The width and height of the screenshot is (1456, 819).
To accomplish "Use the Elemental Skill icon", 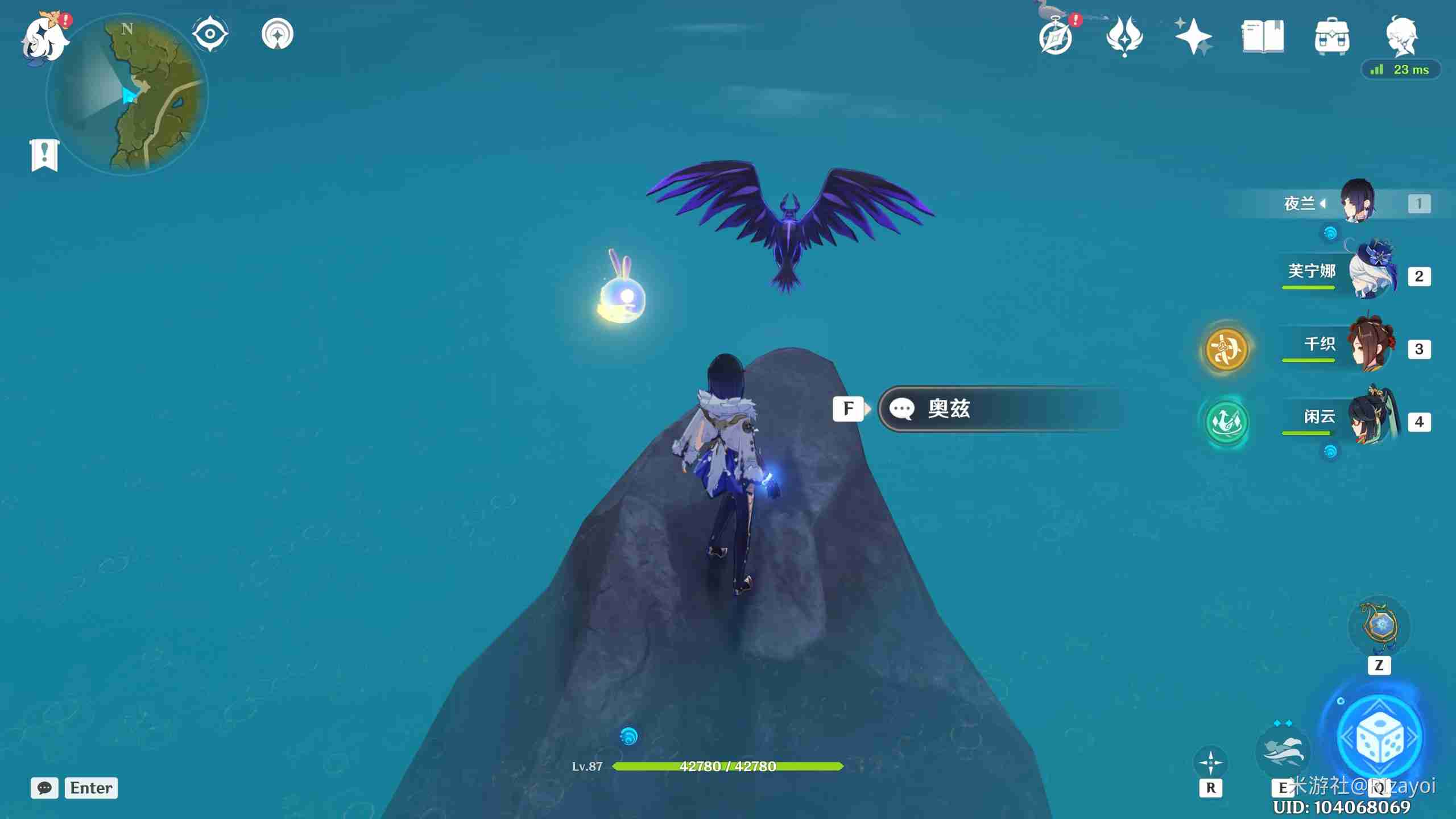I will coord(1282,751).
